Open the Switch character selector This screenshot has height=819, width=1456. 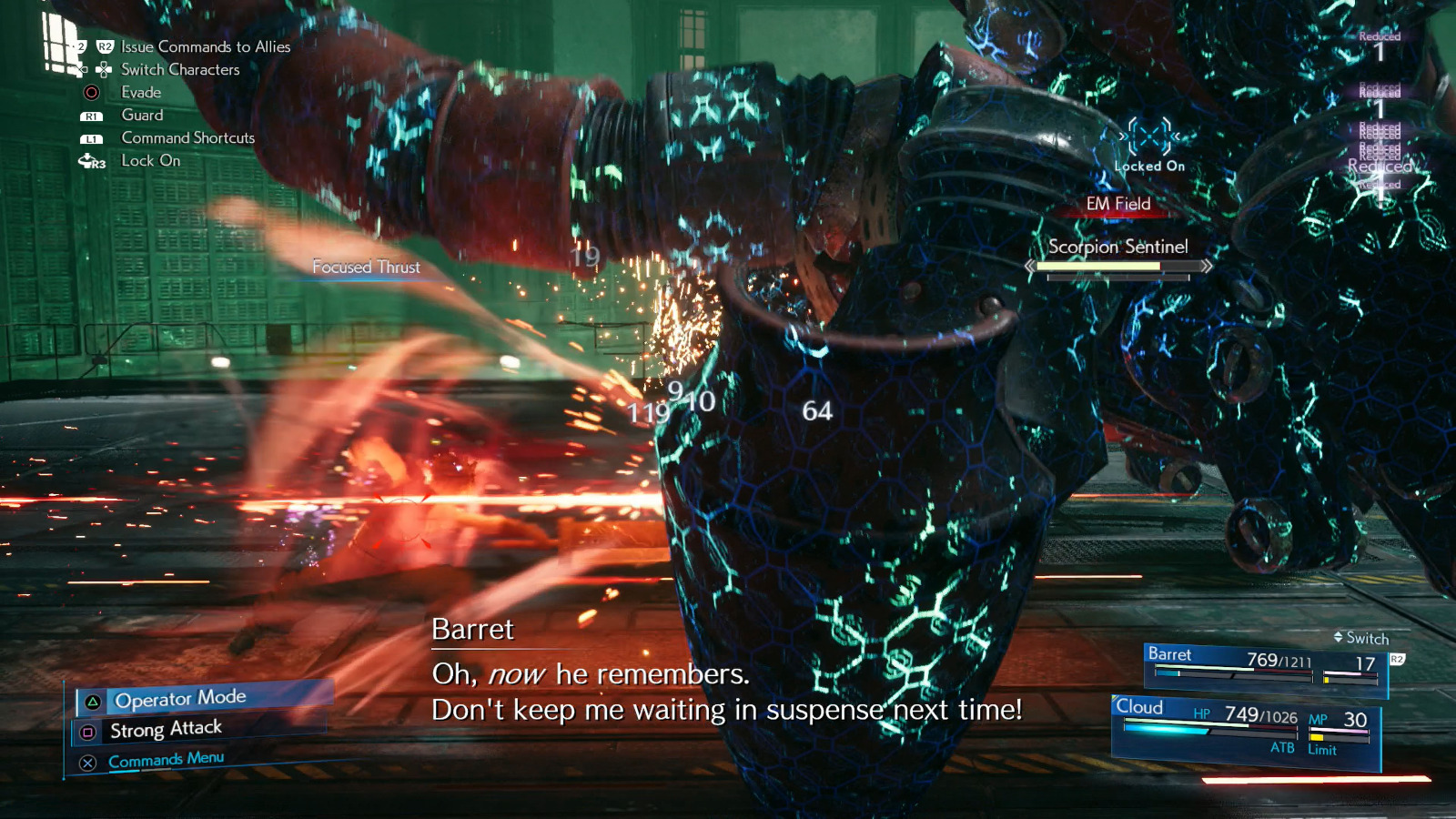[x=1360, y=639]
